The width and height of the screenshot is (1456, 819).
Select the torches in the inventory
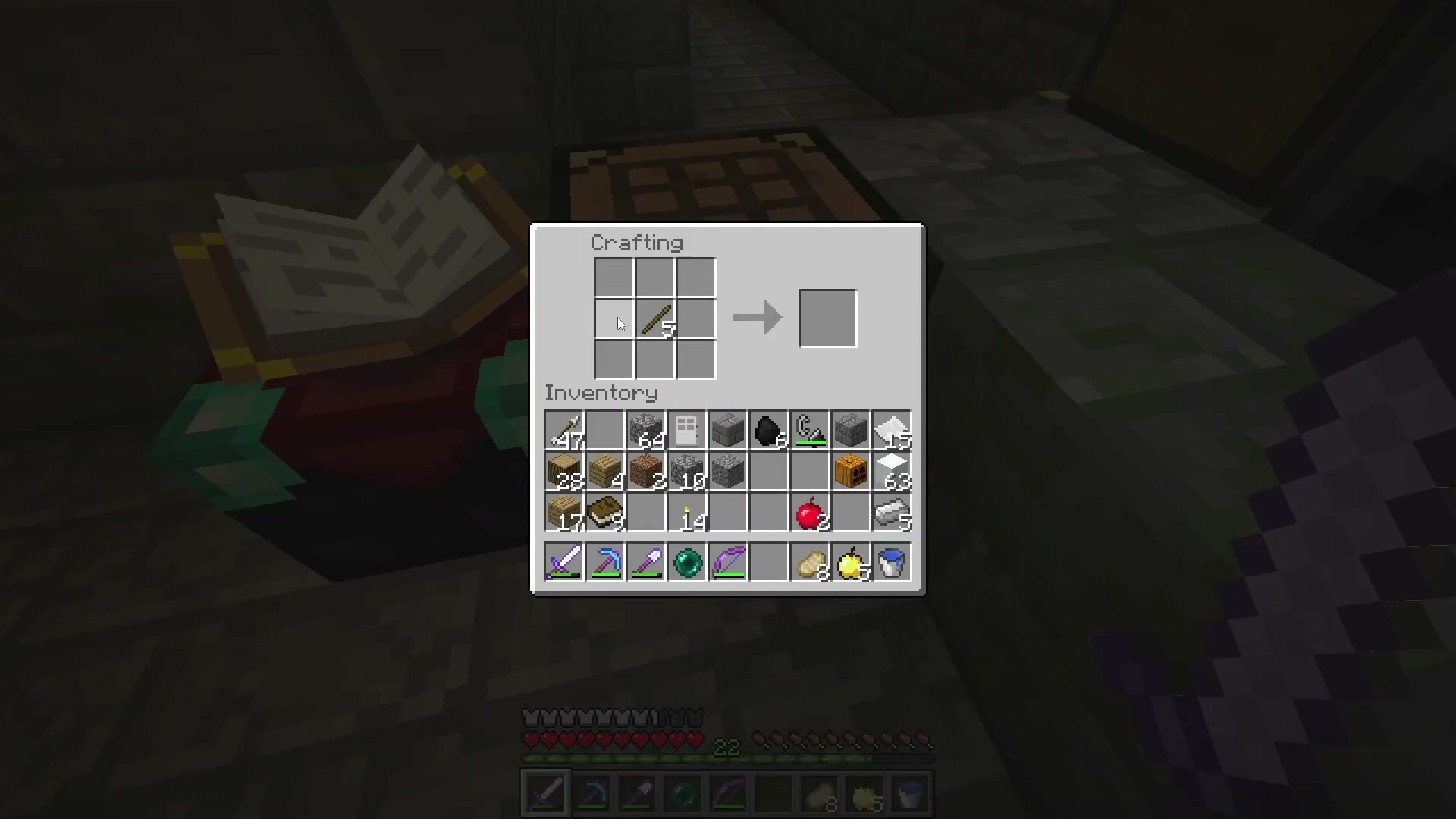pyautogui.click(x=687, y=513)
